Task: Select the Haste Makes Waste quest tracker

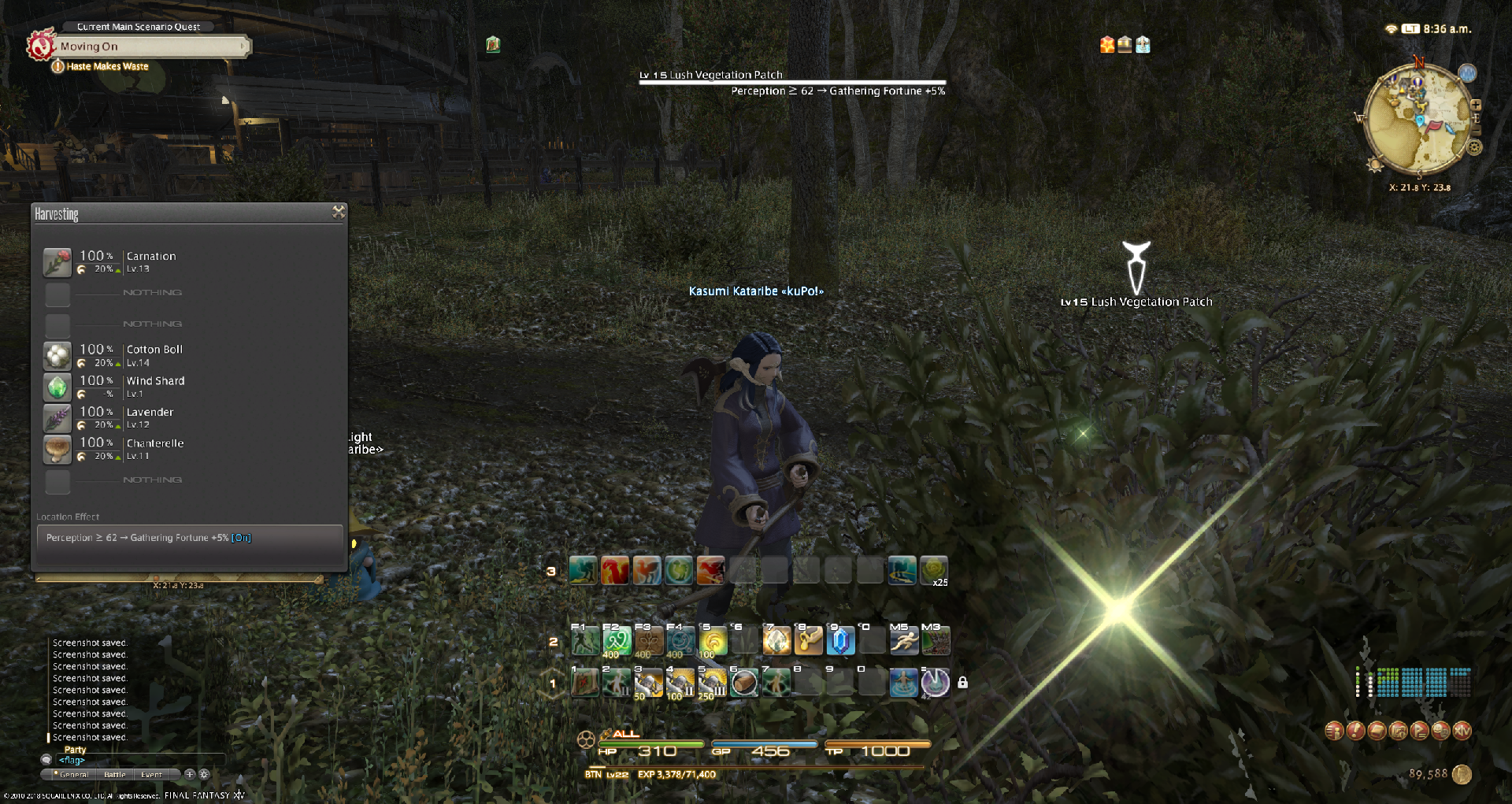Action: point(107,67)
